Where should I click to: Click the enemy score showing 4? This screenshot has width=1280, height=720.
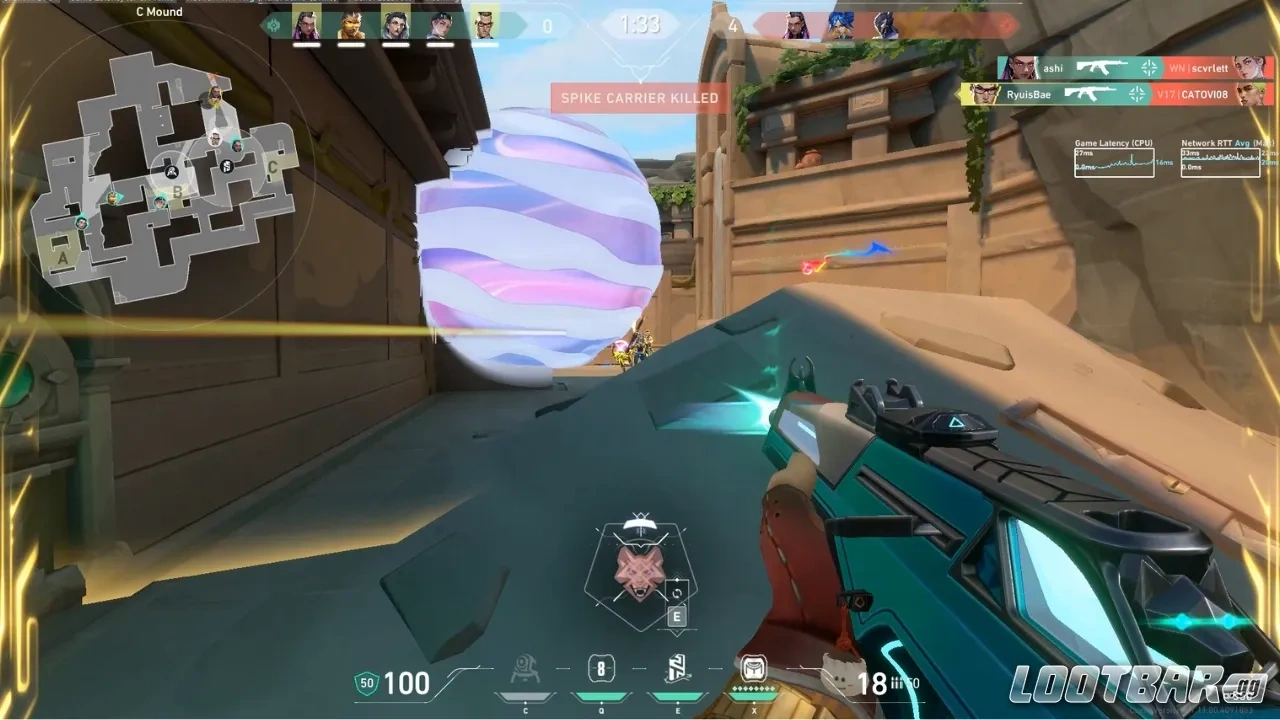click(x=735, y=27)
